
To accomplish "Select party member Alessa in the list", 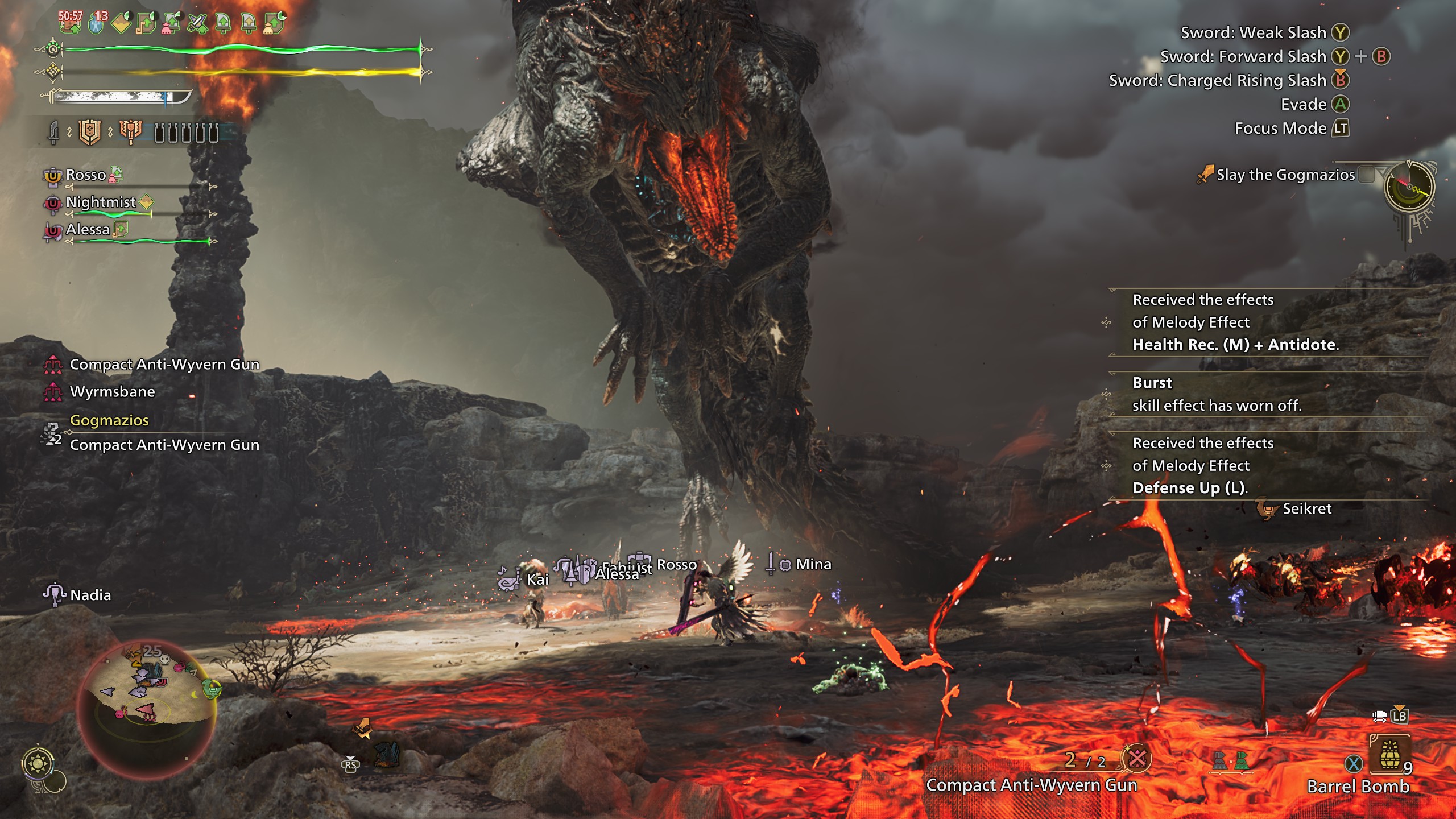I will coord(88,229).
